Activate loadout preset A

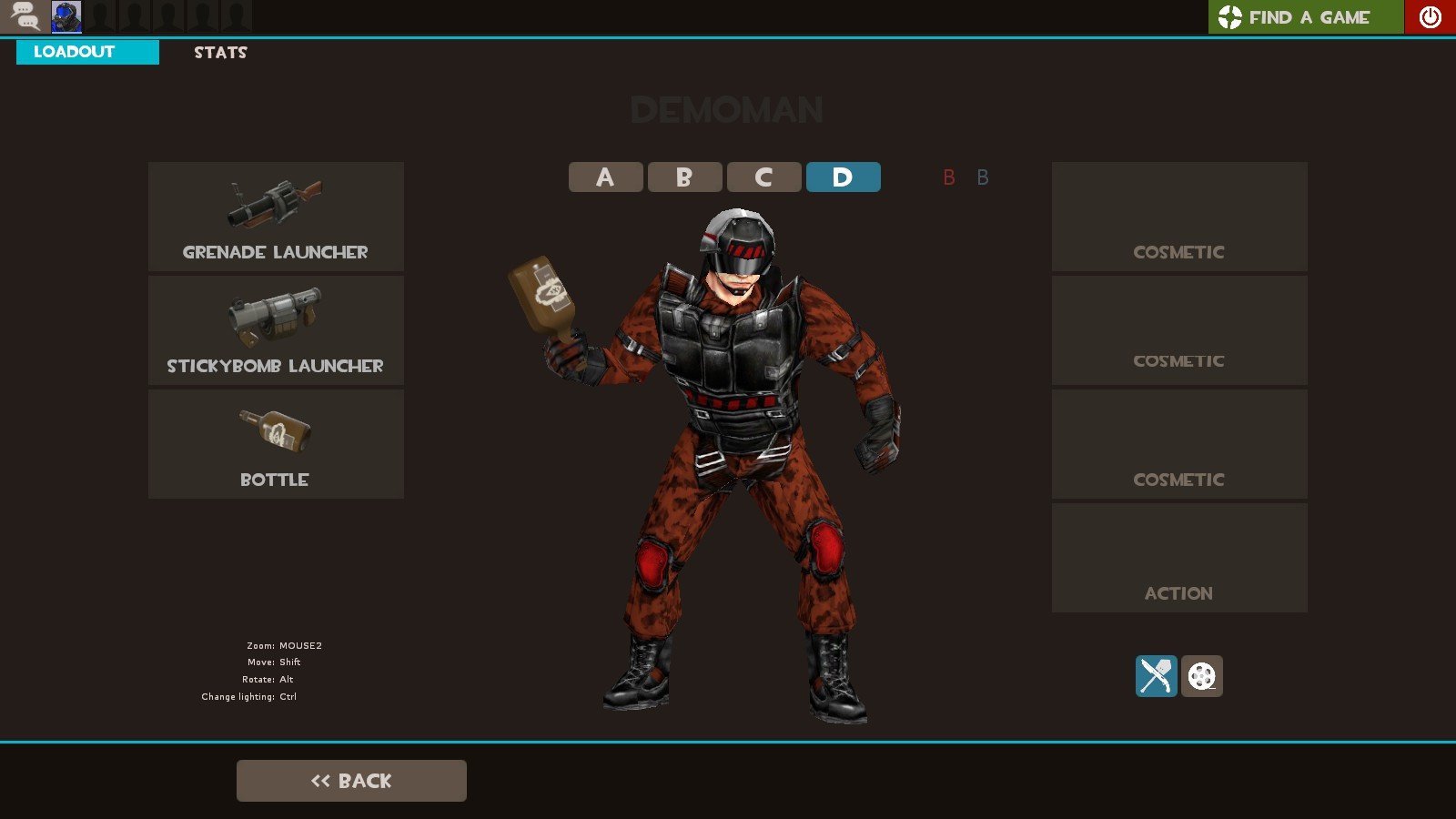(x=605, y=177)
